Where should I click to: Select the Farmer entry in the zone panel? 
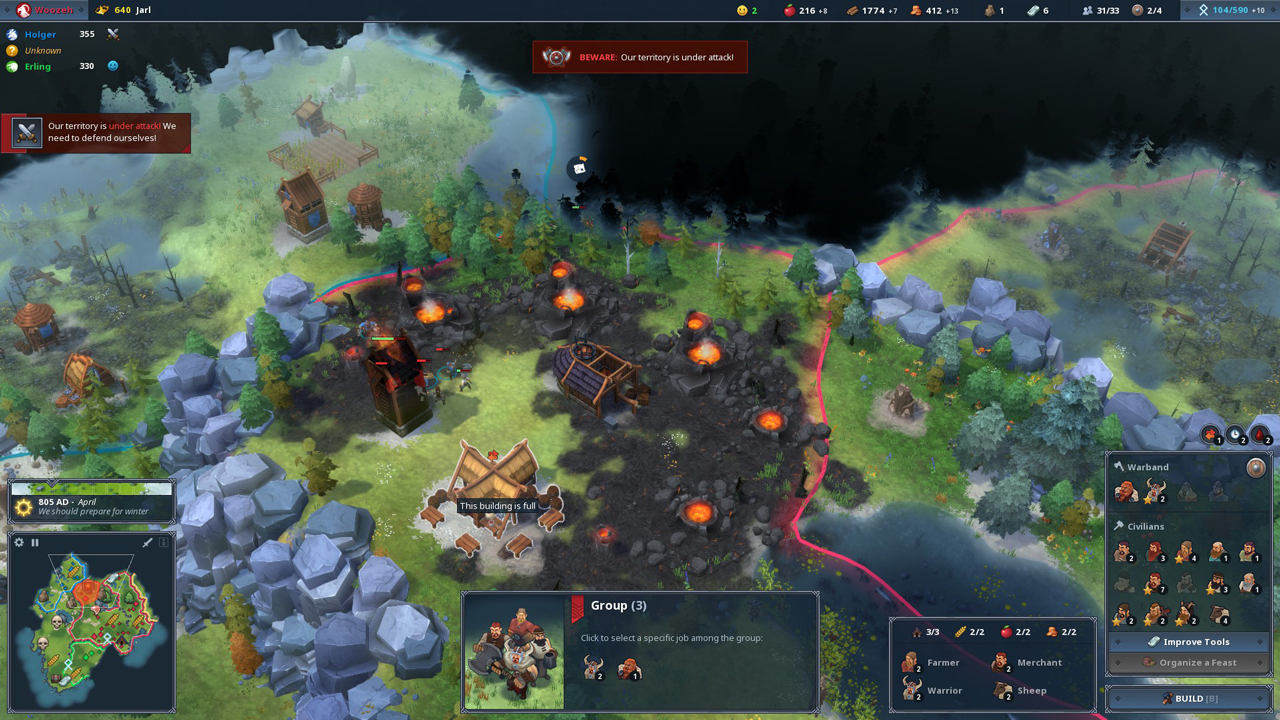[931, 662]
